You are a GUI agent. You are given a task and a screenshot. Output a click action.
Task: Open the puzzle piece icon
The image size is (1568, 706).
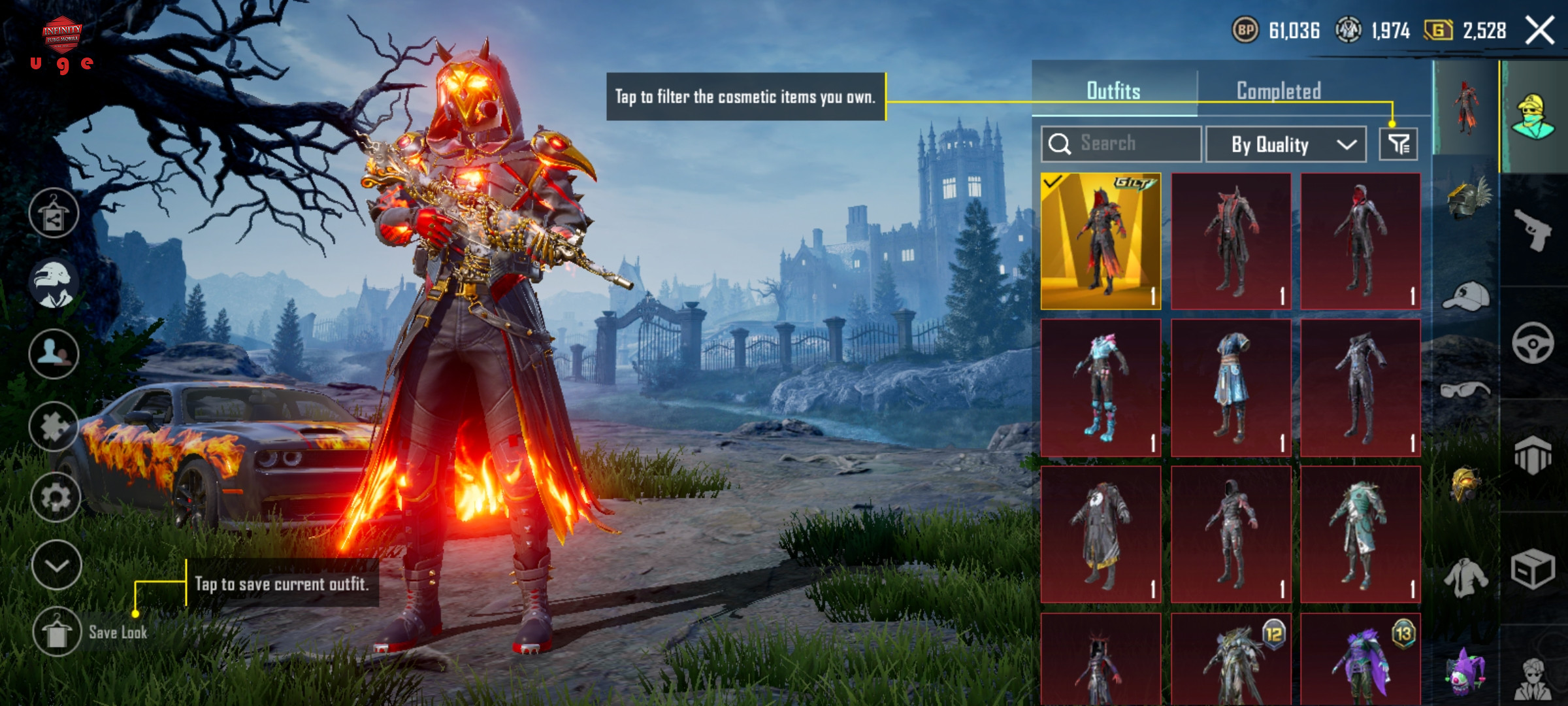pyautogui.click(x=54, y=427)
